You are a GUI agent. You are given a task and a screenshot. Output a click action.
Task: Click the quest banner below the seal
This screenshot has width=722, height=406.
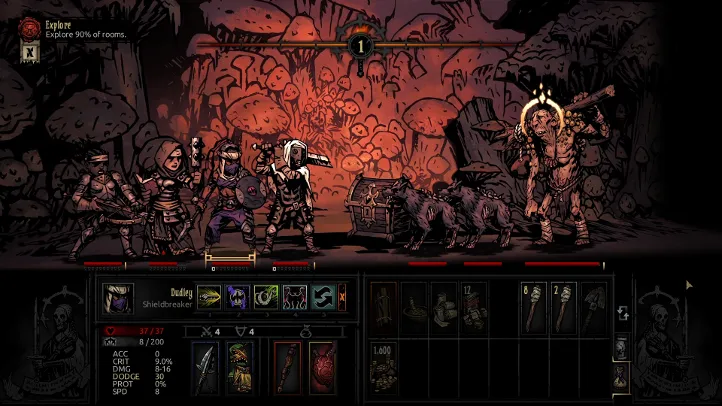(x=28, y=54)
